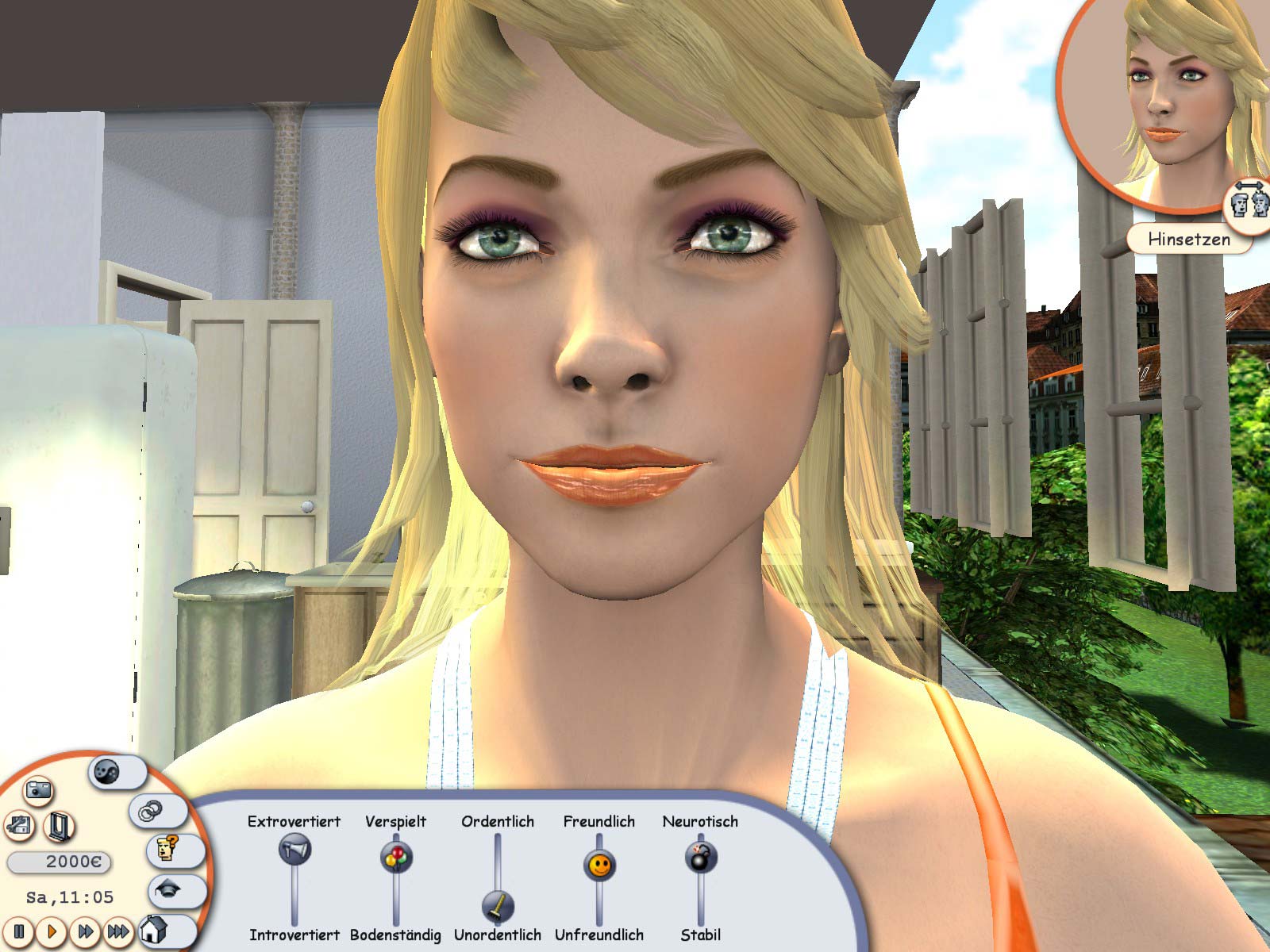The image size is (1270, 952).
Task: Pause the game clock
Action: (x=18, y=933)
